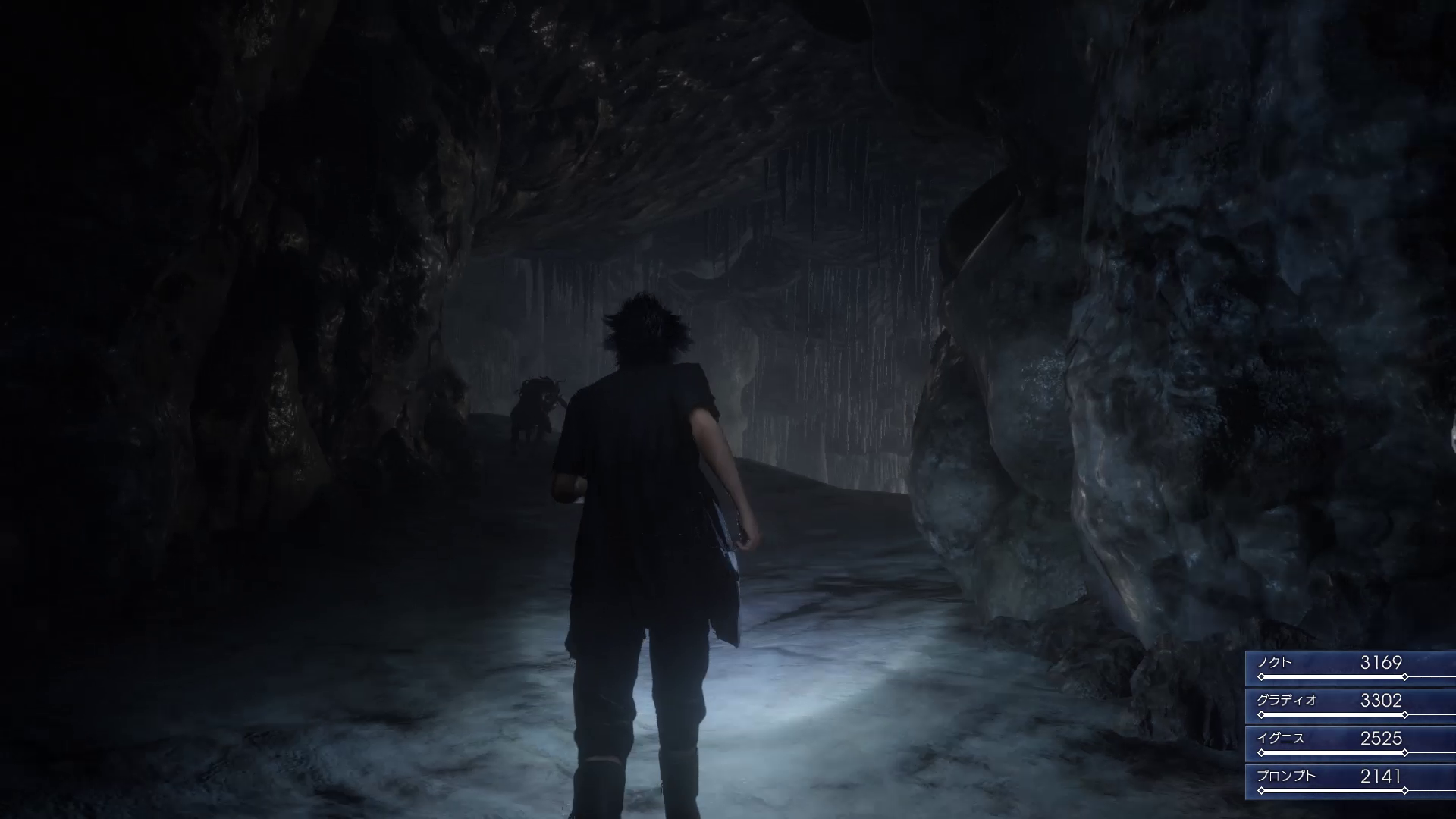Select the グラディオ party member panel
Image resolution: width=1456 pixels, height=819 pixels.
pos(1350,705)
